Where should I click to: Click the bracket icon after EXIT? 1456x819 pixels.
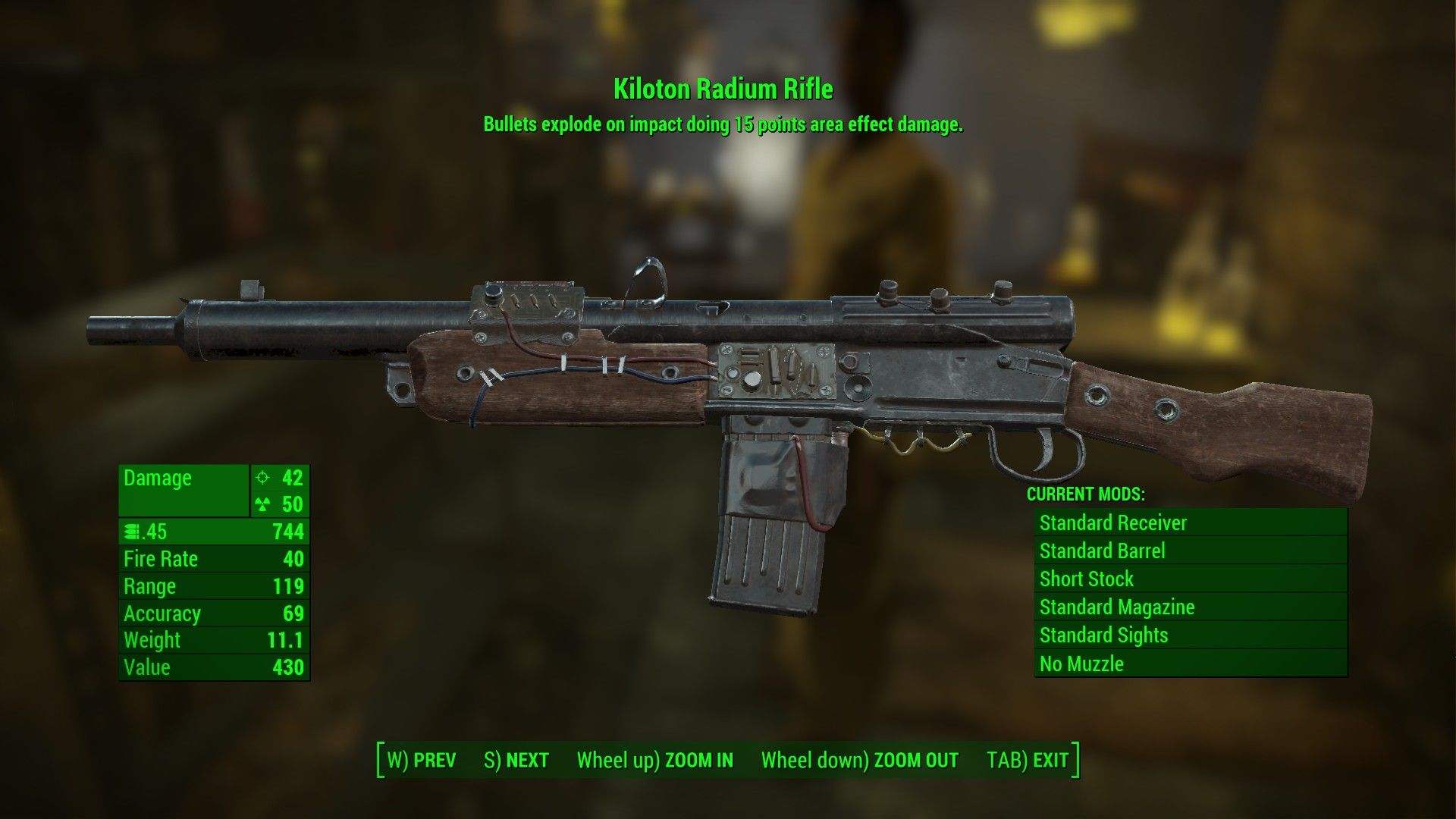point(1075,759)
